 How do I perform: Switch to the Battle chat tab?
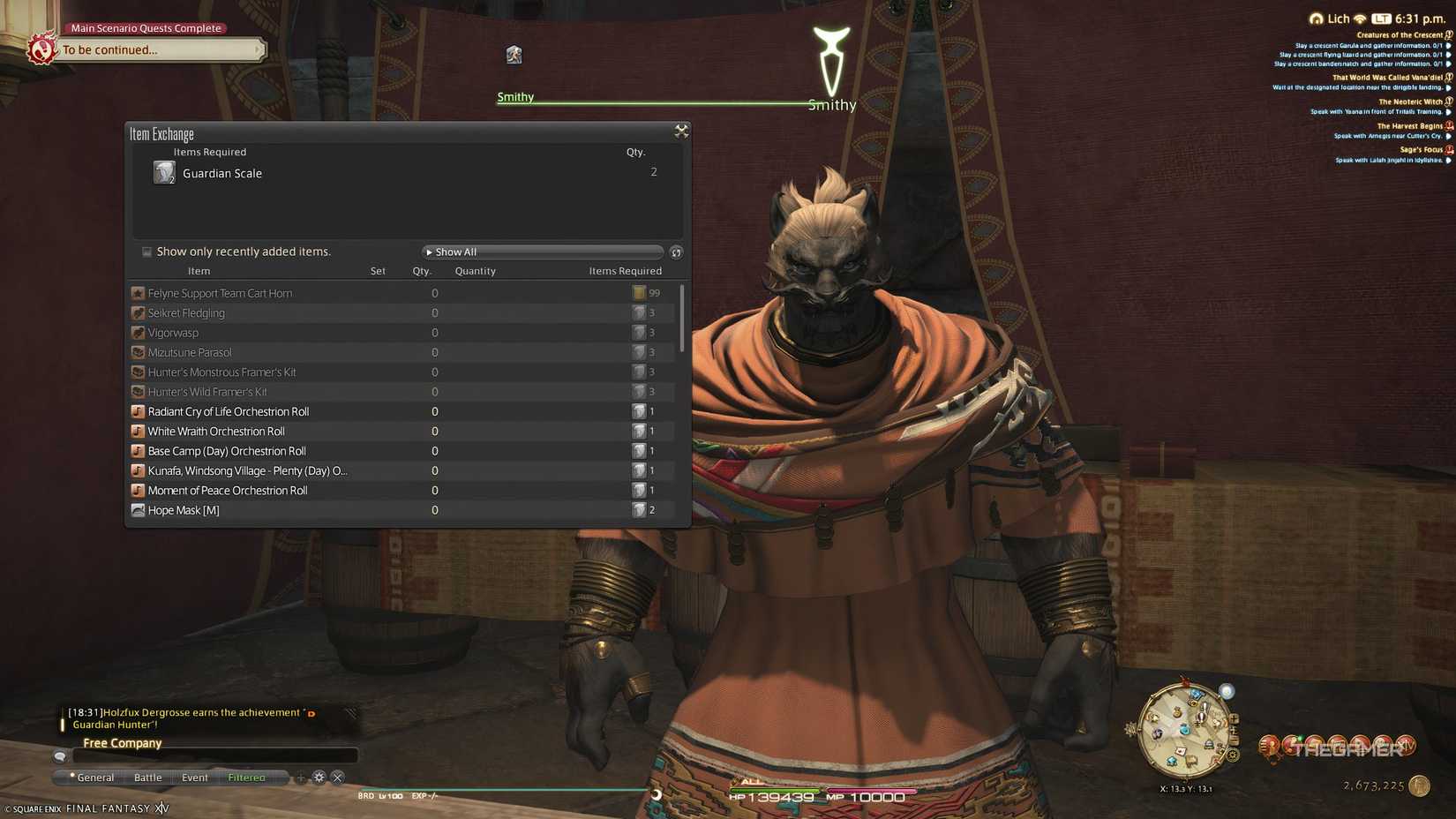(147, 778)
